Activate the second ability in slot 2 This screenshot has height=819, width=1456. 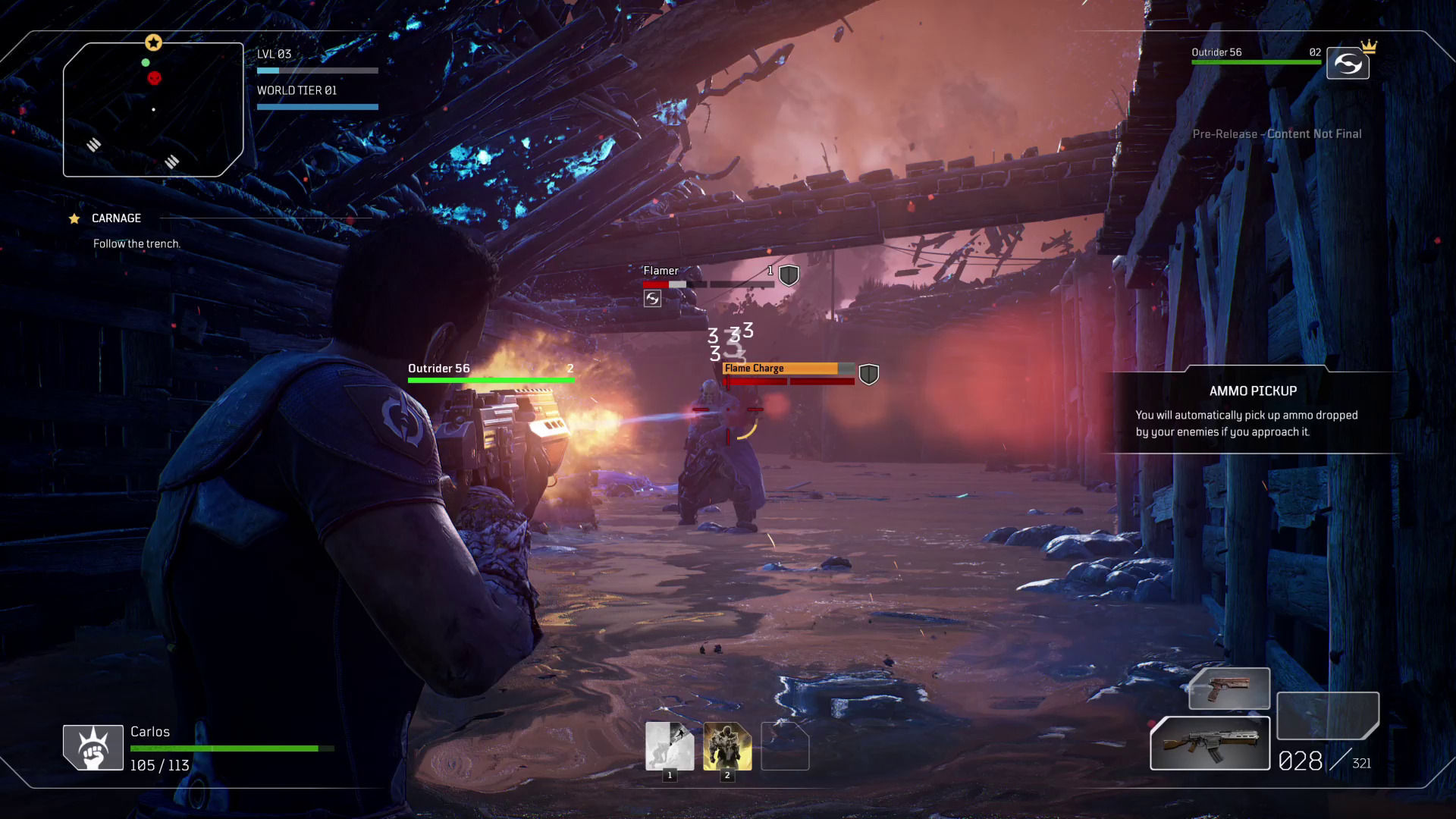tap(727, 746)
